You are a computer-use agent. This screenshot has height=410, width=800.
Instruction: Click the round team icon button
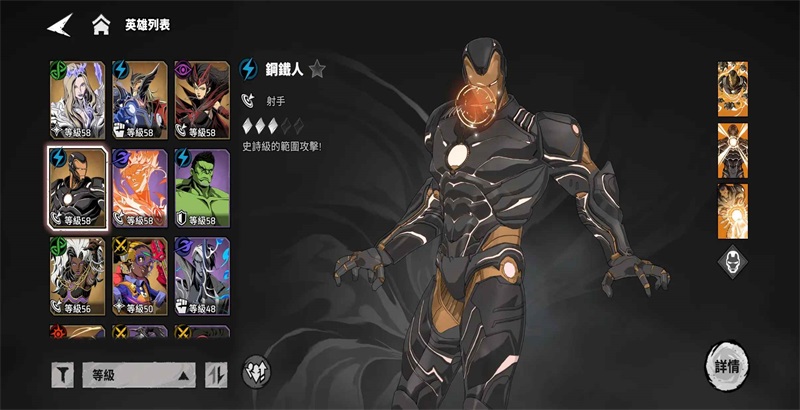[x=256, y=371]
